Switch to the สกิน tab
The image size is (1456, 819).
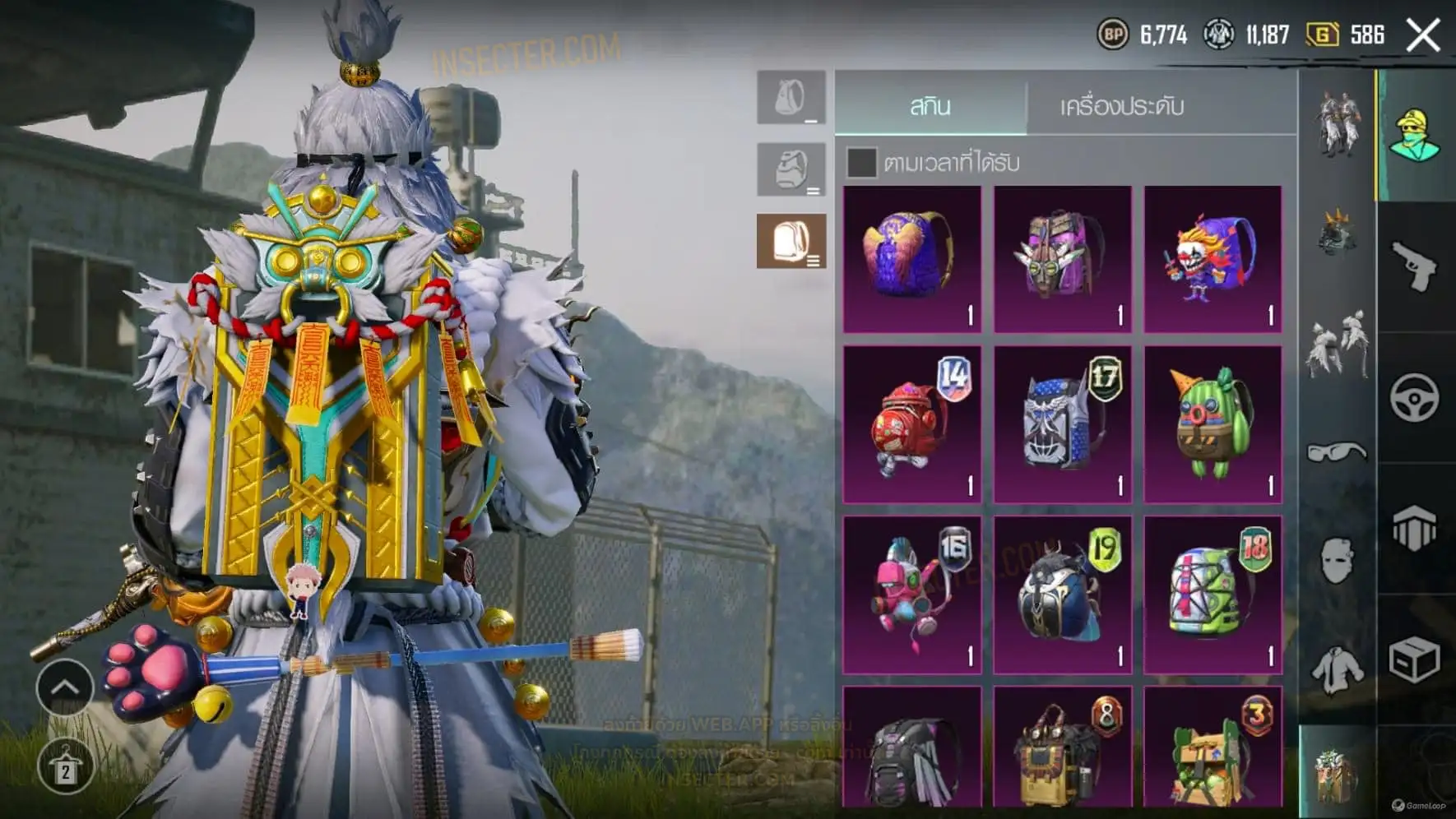click(x=930, y=105)
